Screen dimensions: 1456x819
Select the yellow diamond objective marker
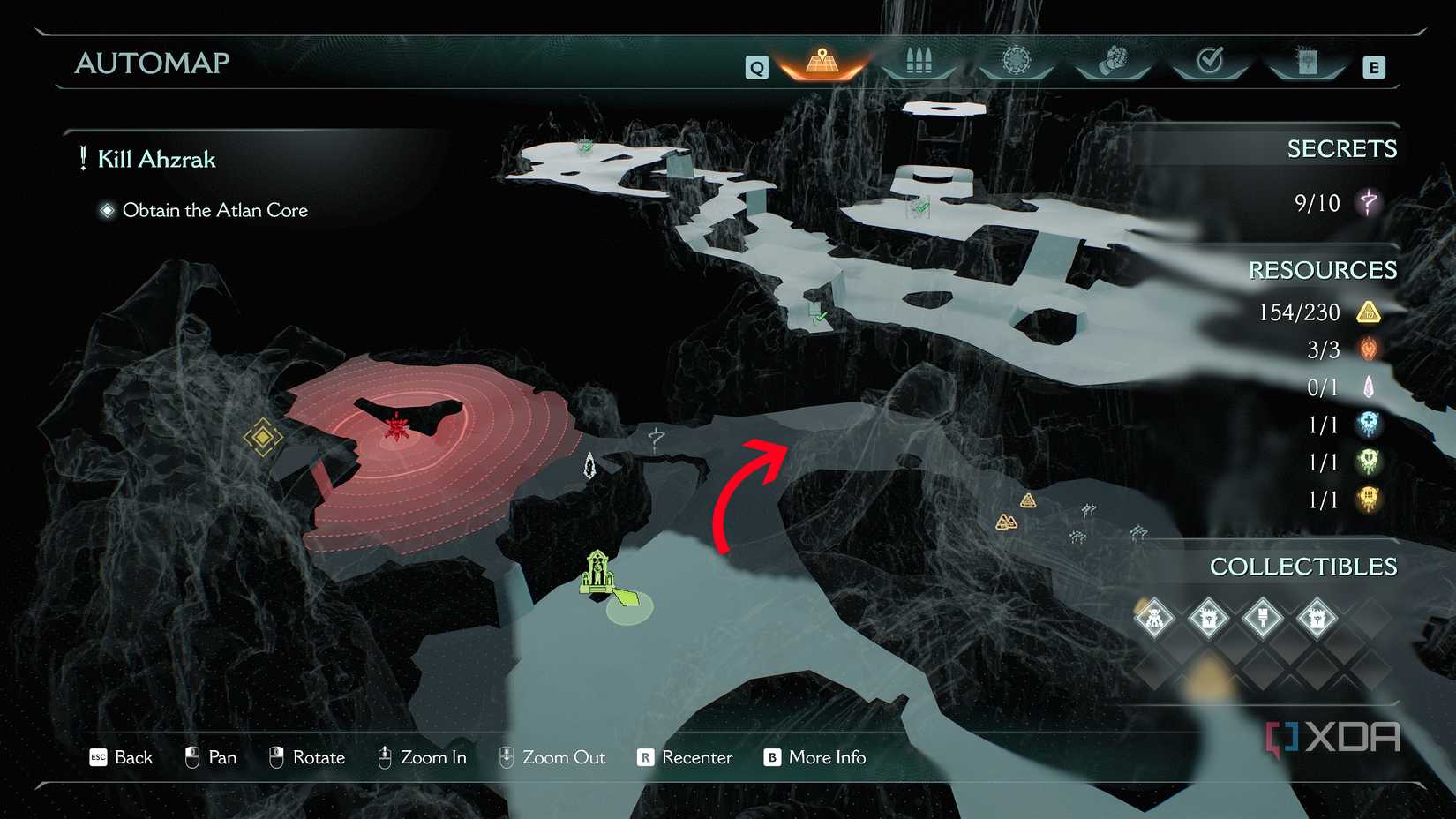(x=262, y=437)
